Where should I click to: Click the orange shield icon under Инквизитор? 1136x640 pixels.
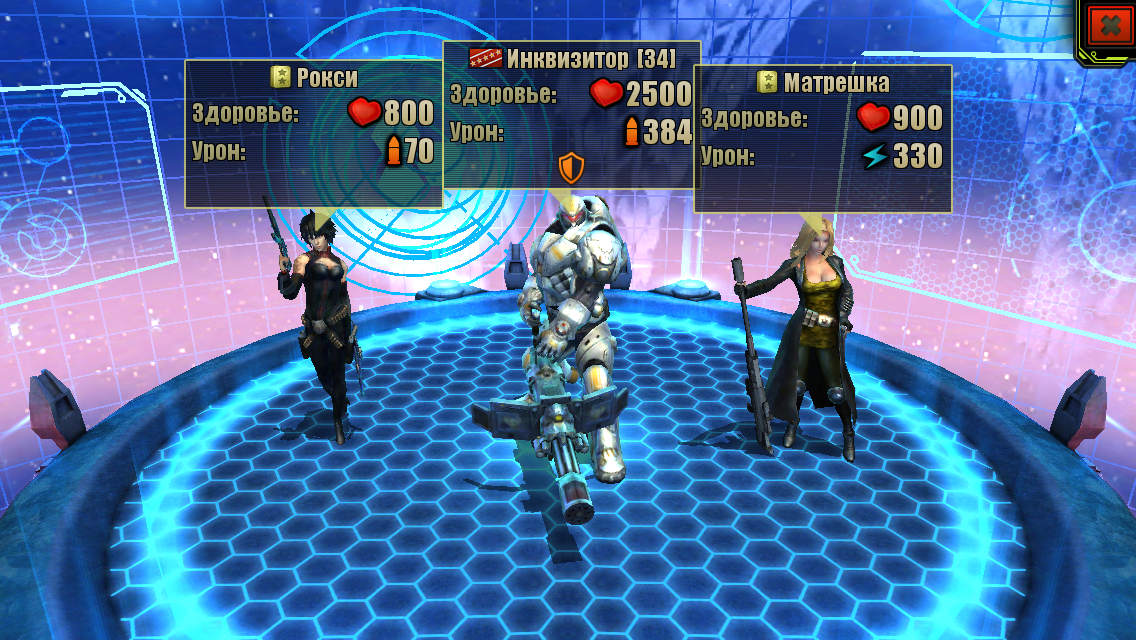[x=570, y=165]
